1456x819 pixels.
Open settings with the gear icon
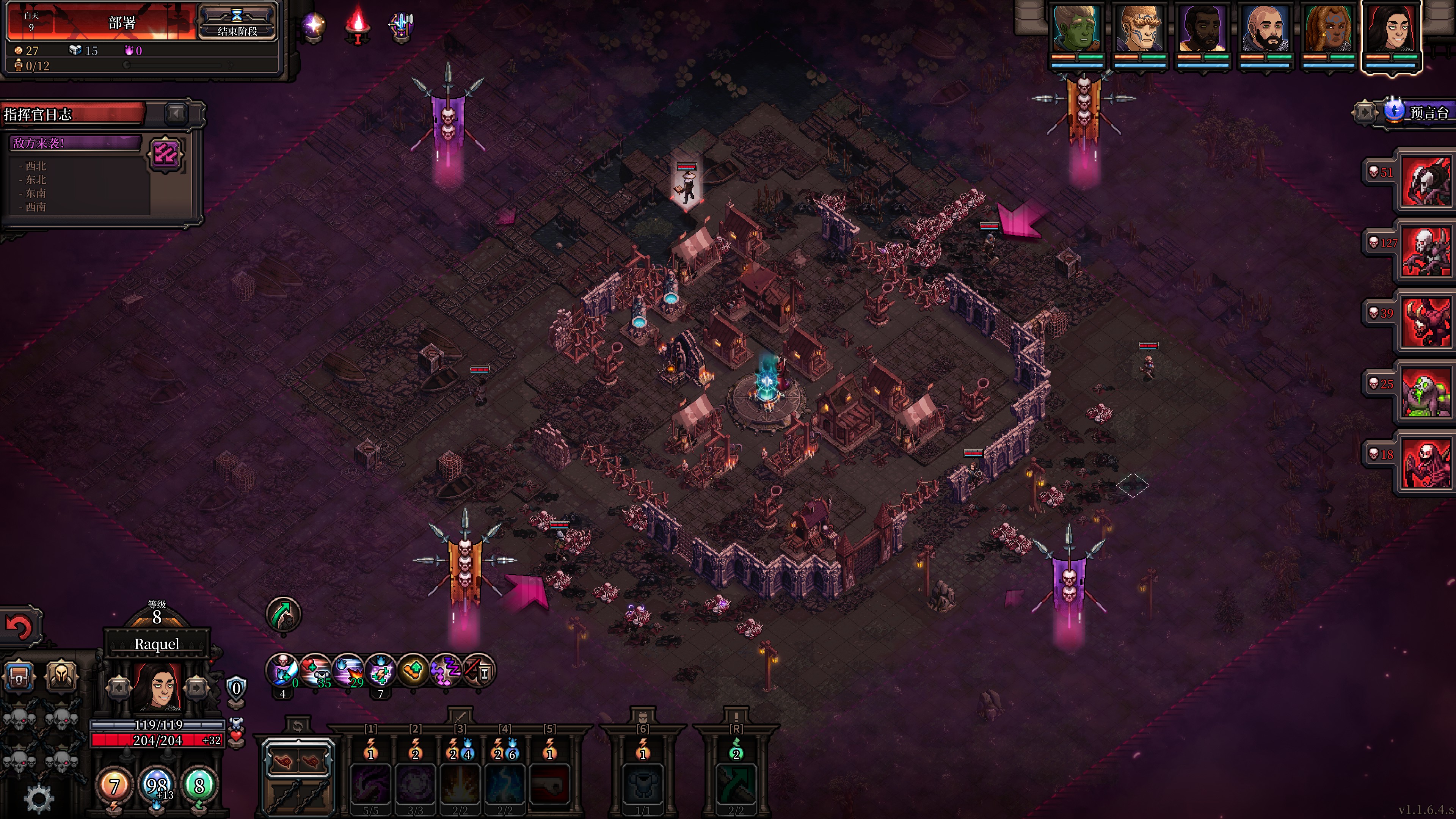point(38,798)
